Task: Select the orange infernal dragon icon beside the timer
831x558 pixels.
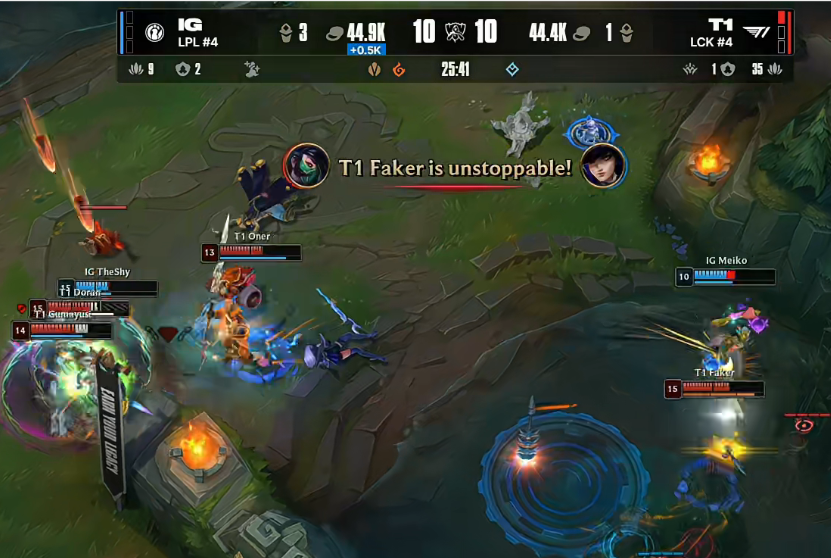Action: (x=399, y=70)
